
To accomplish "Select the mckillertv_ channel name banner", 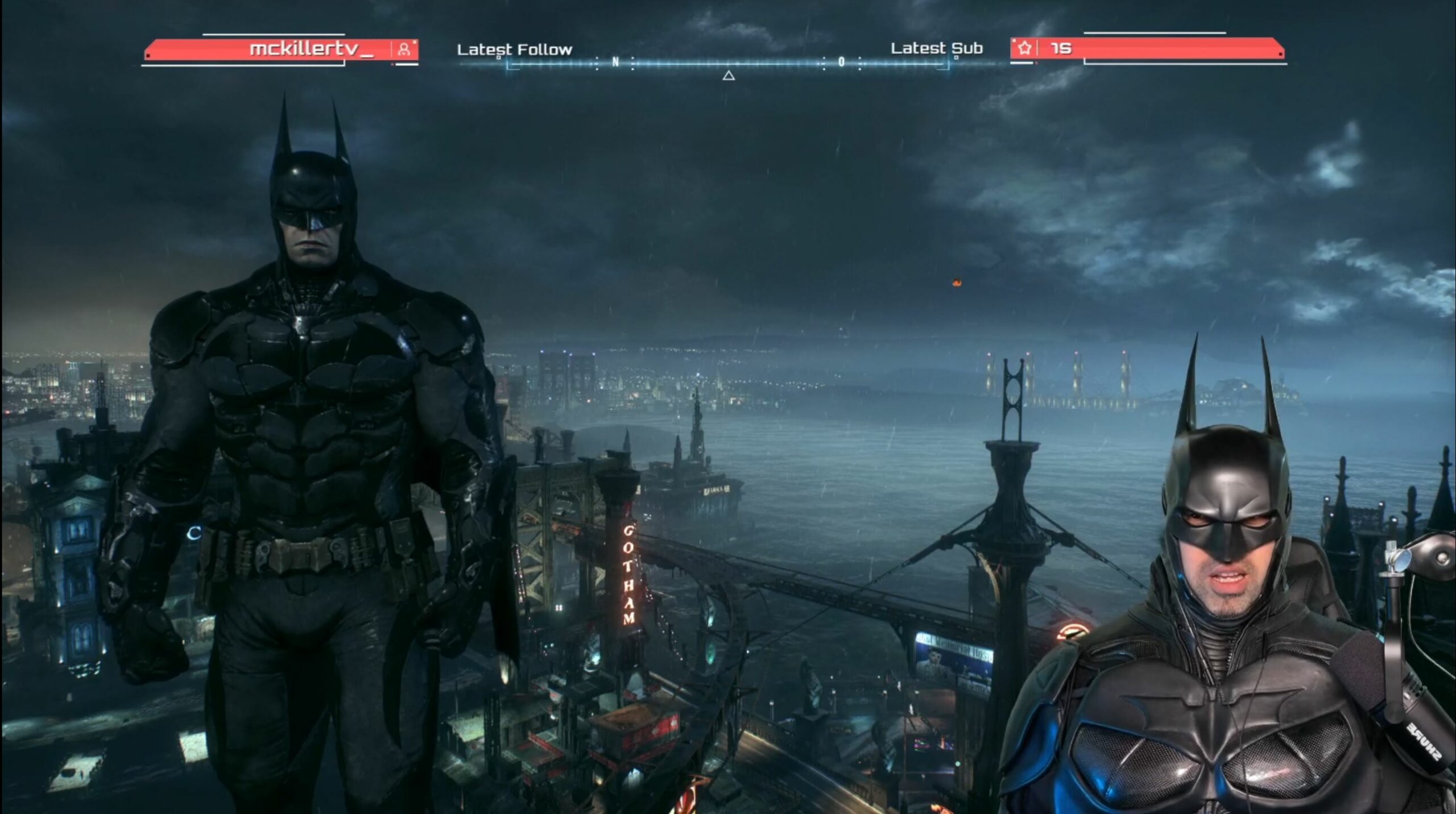I will point(311,49).
